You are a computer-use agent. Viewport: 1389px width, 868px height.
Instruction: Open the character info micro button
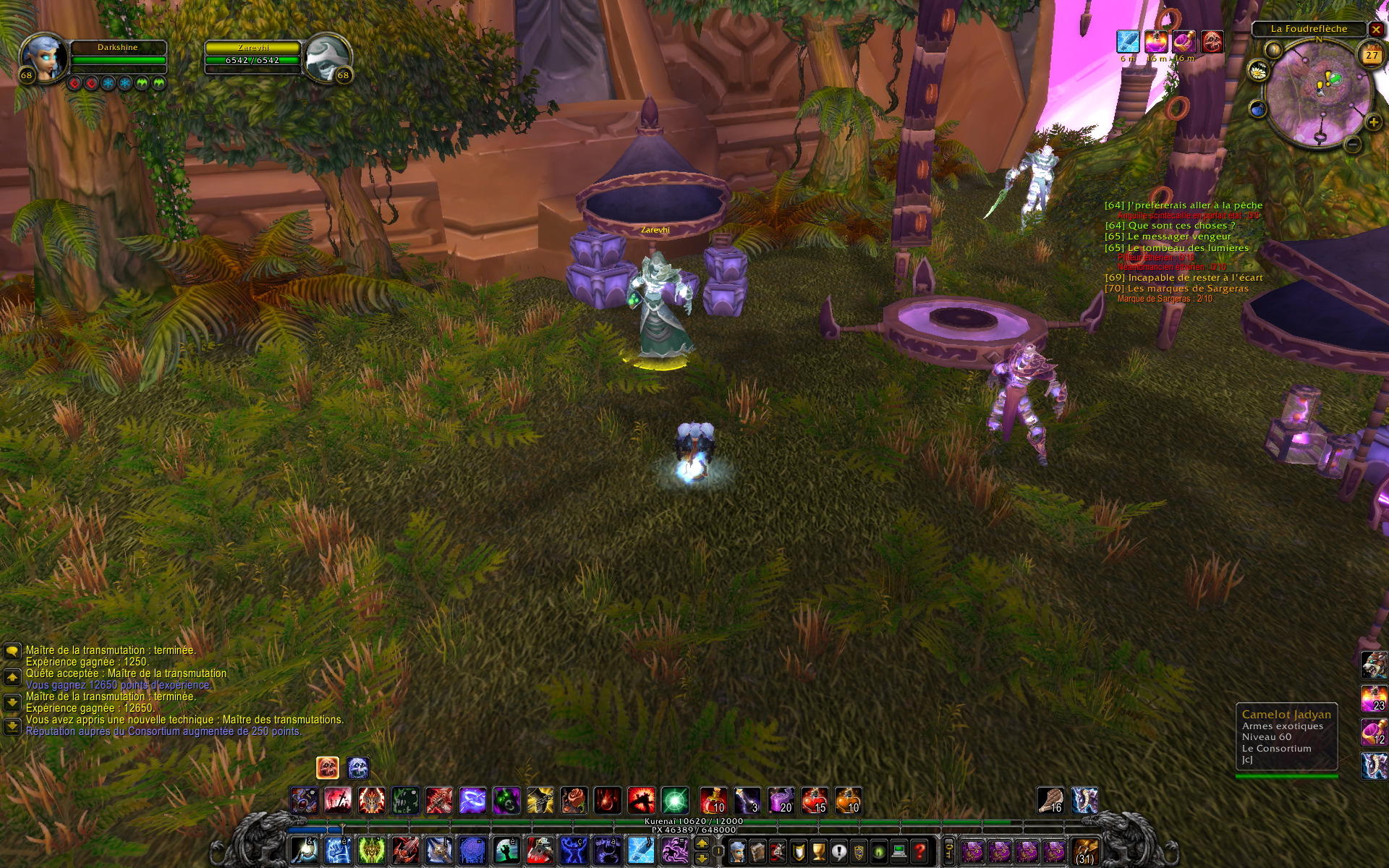[x=737, y=851]
